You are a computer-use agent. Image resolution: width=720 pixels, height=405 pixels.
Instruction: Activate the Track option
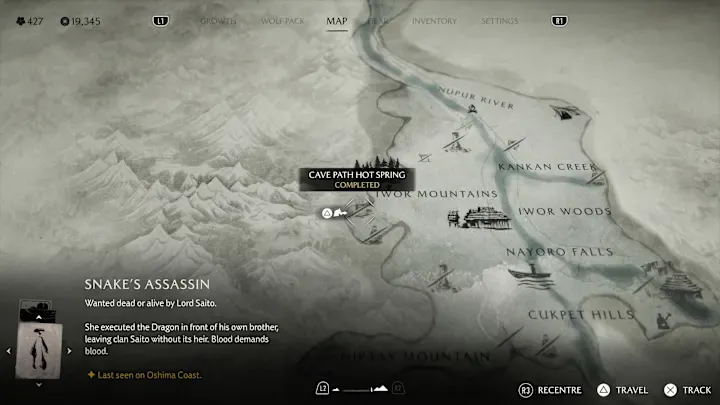tap(688, 388)
